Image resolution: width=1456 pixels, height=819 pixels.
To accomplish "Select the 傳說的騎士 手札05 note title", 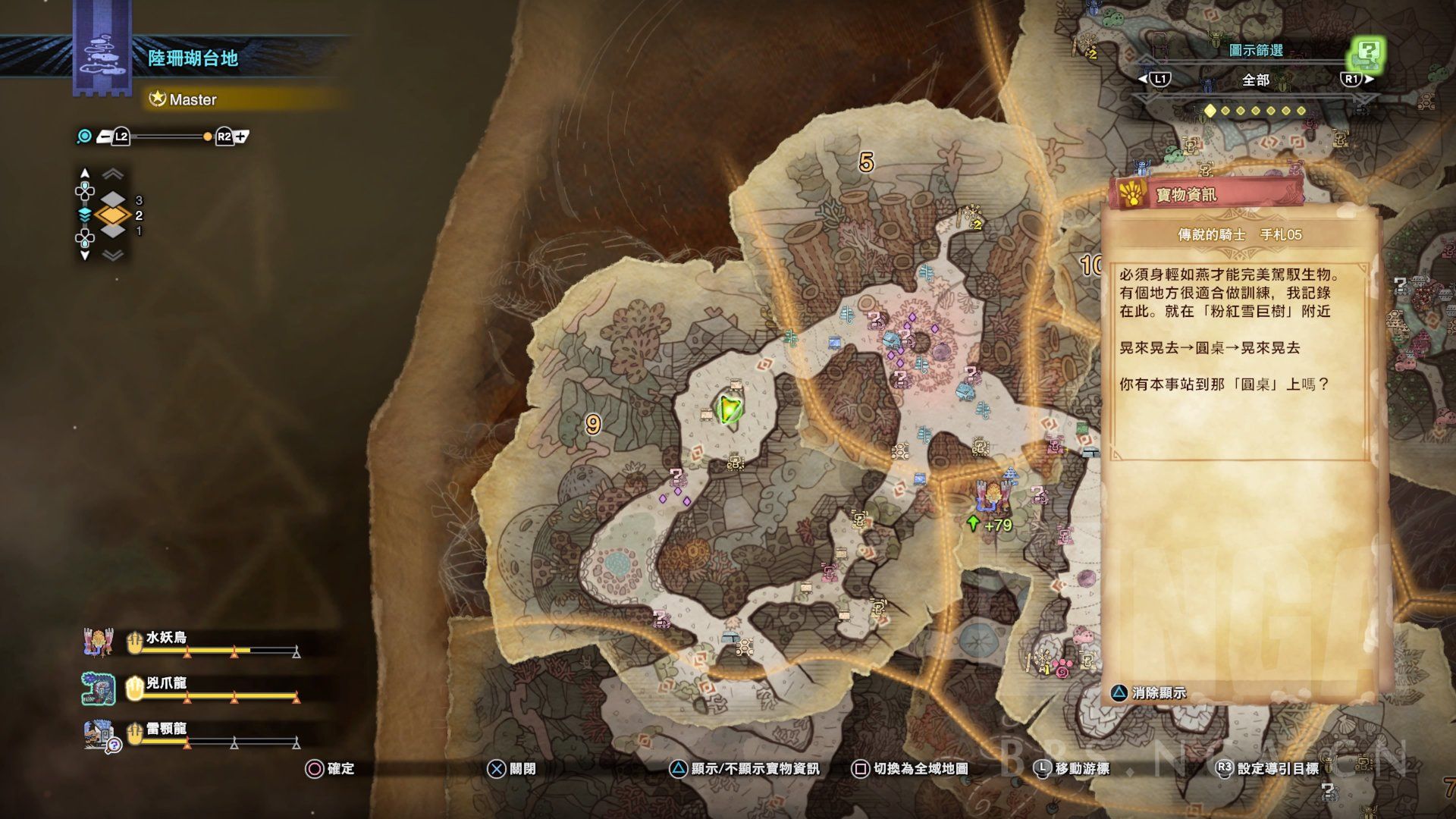I will tap(1239, 235).
